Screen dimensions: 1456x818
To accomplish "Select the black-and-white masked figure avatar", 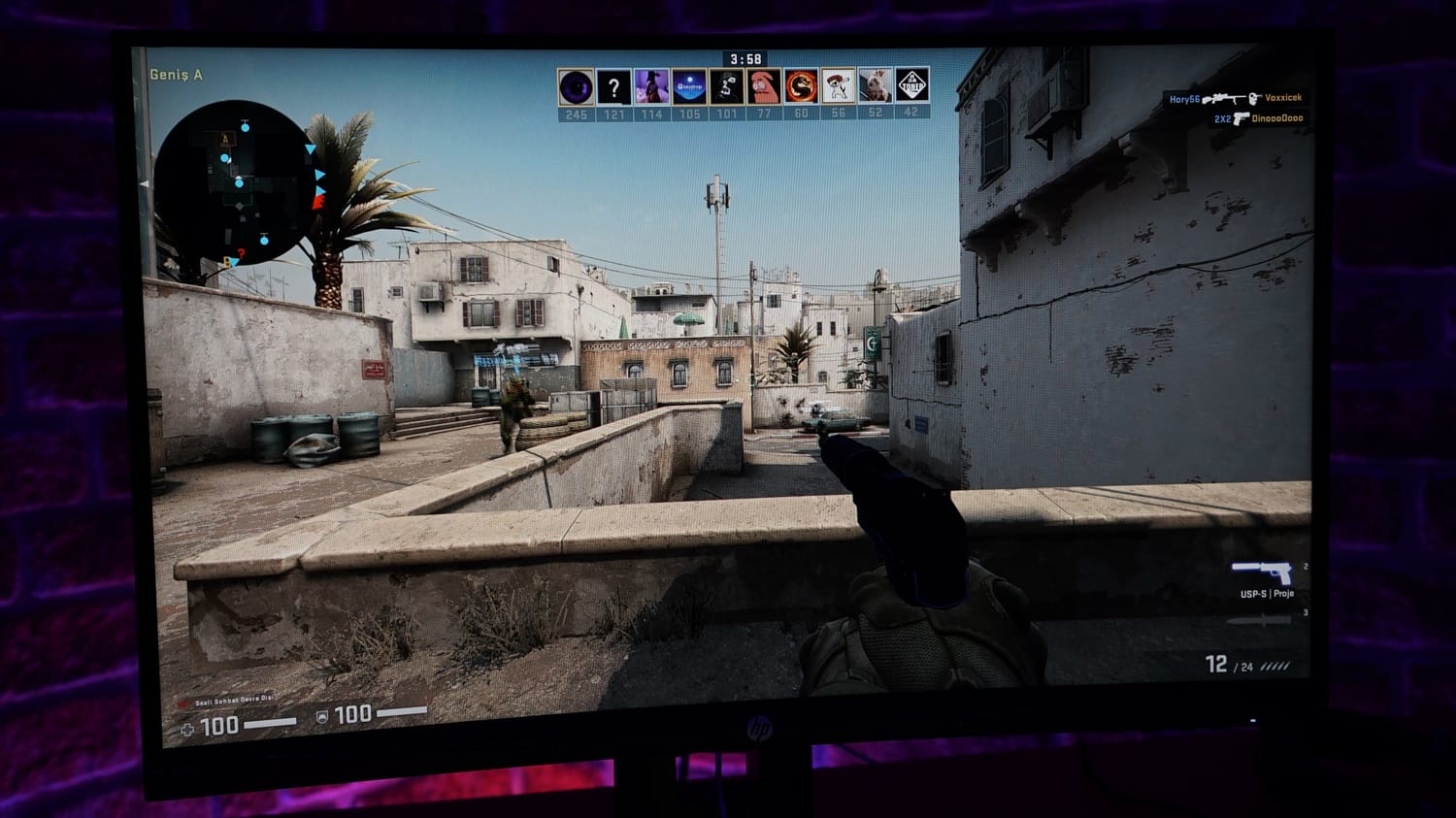I will [726, 87].
